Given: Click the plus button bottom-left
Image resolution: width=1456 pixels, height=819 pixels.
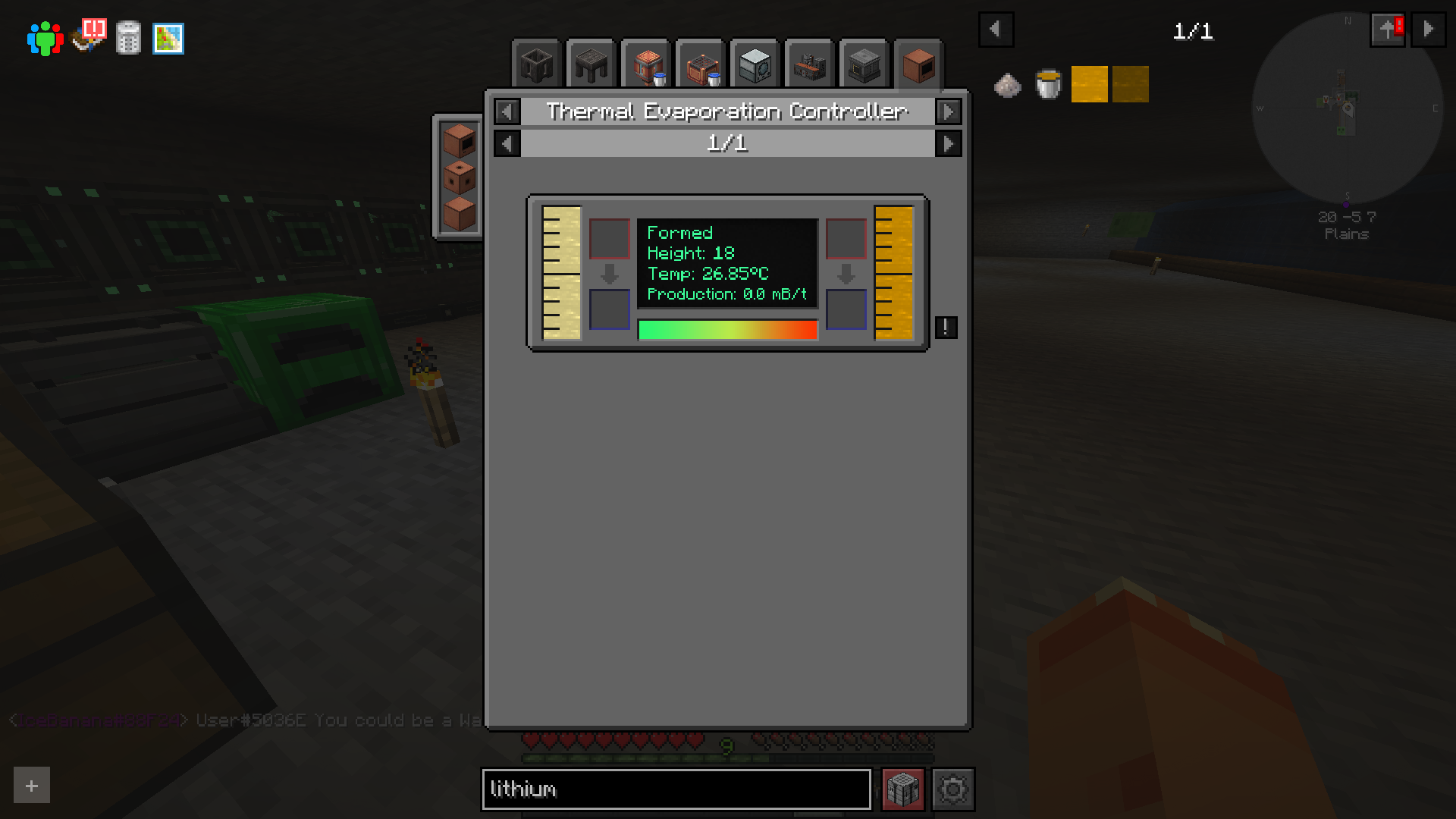Looking at the screenshot, I should click(x=30, y=786).
